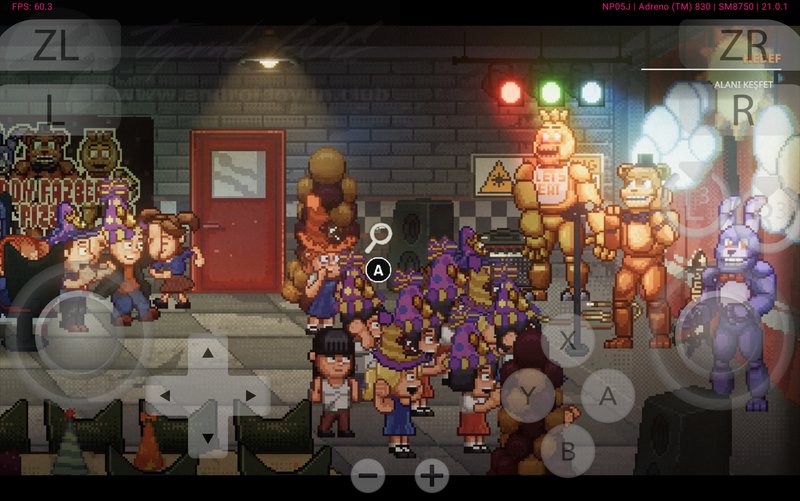This screenshot has height=501, width=800.
Task: Tap the D-pad left arrow
Action: coord(165,396)
